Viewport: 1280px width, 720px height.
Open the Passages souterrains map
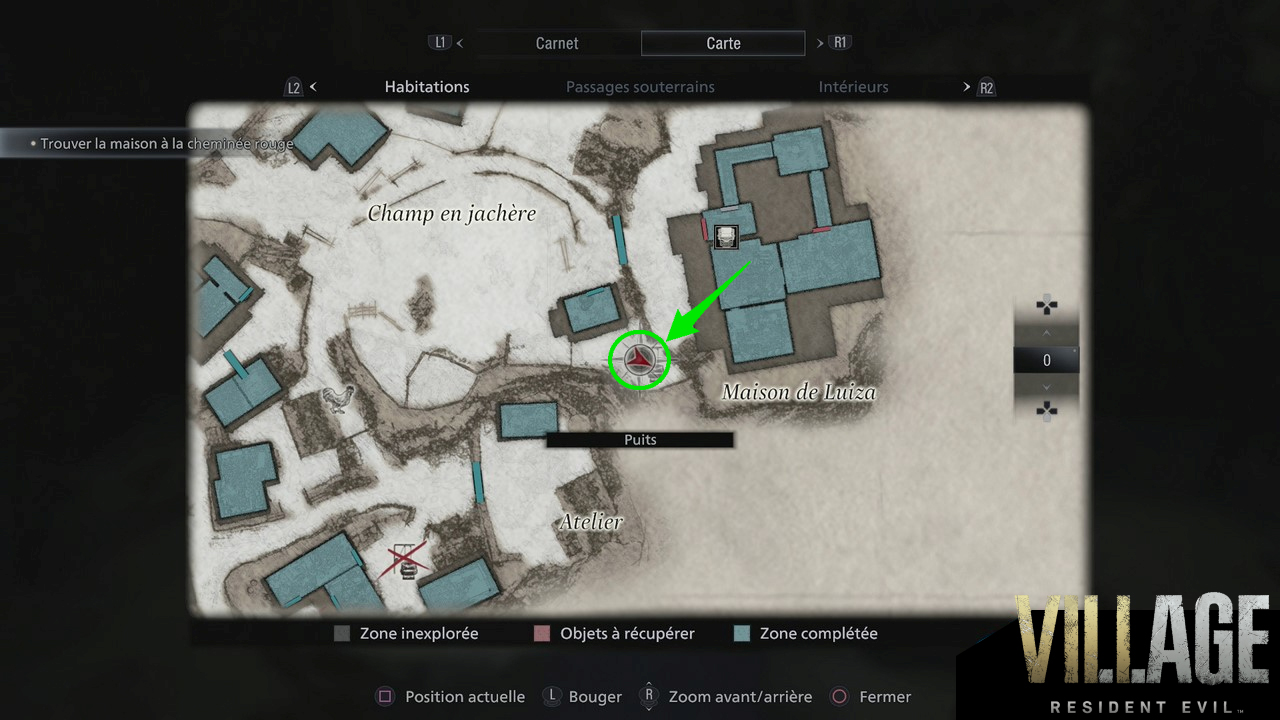[640, 87]
